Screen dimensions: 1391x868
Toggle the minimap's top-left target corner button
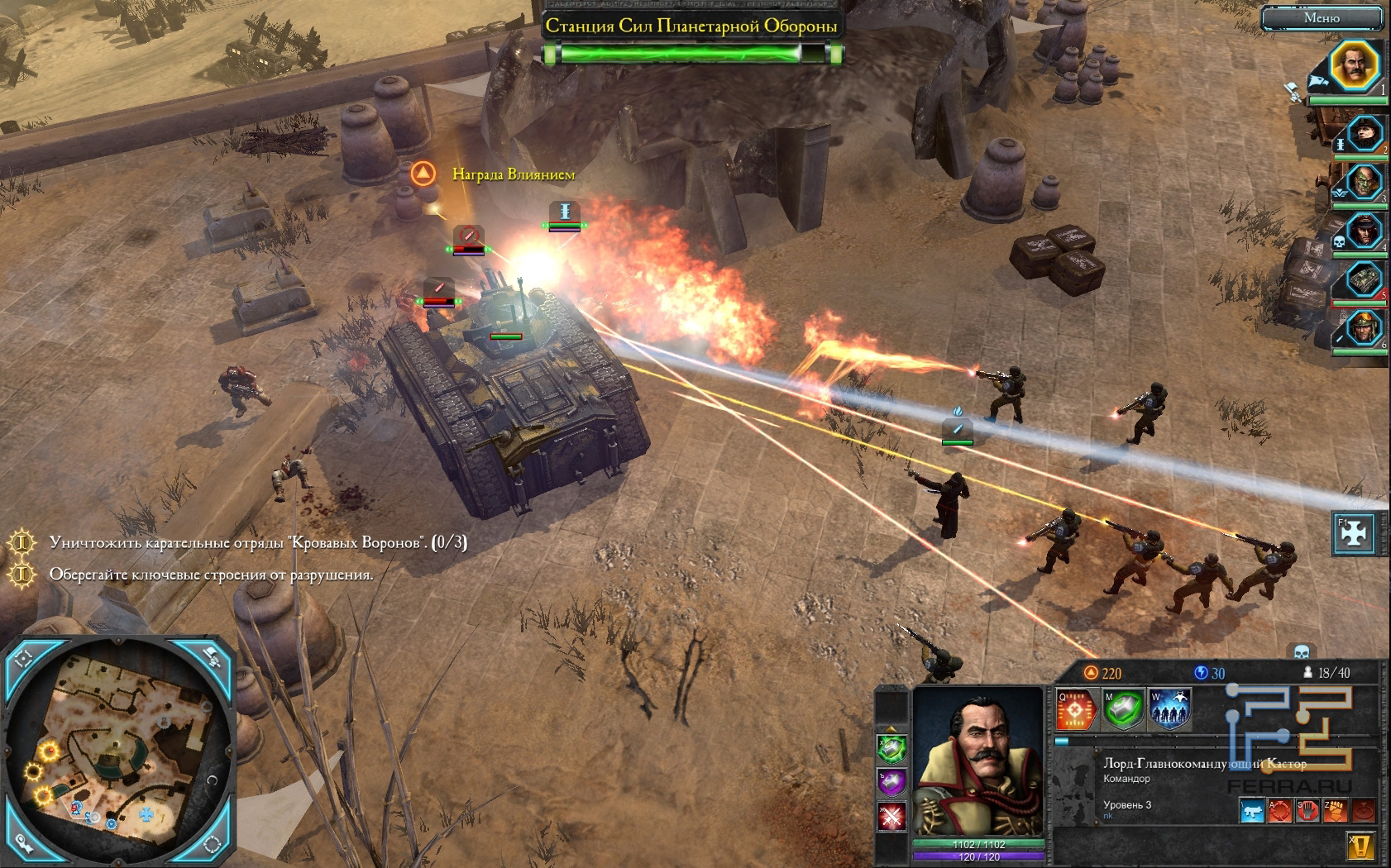tap(22, 659)
